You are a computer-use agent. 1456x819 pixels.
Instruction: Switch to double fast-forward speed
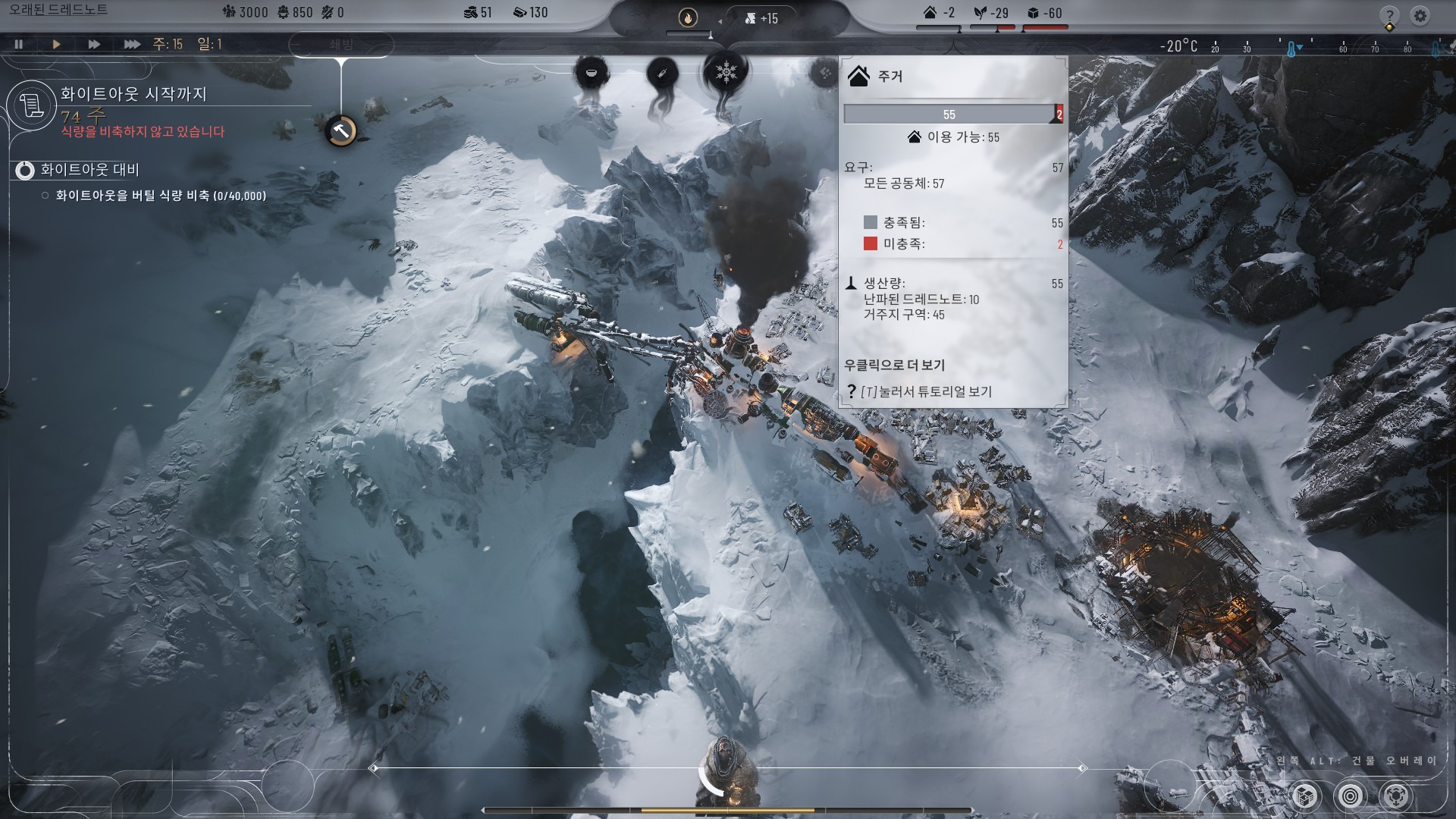[93, 44]
